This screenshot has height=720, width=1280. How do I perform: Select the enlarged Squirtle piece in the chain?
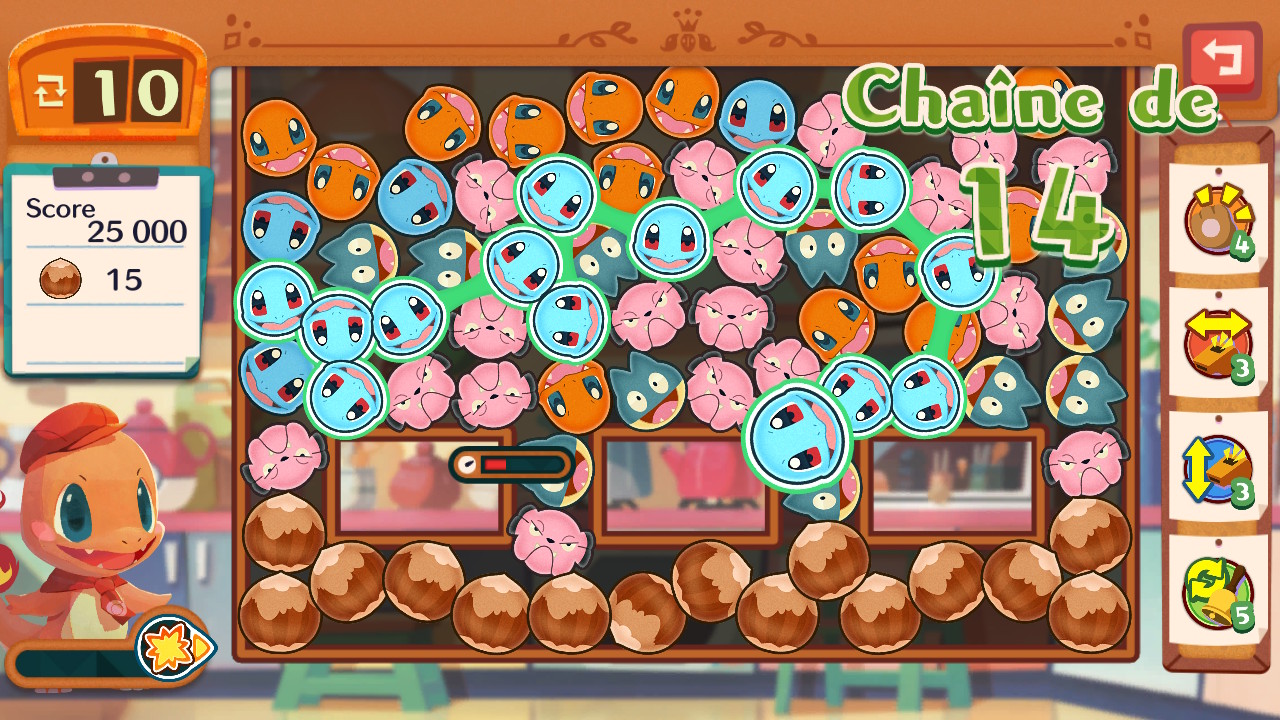[x=797, y=435]
